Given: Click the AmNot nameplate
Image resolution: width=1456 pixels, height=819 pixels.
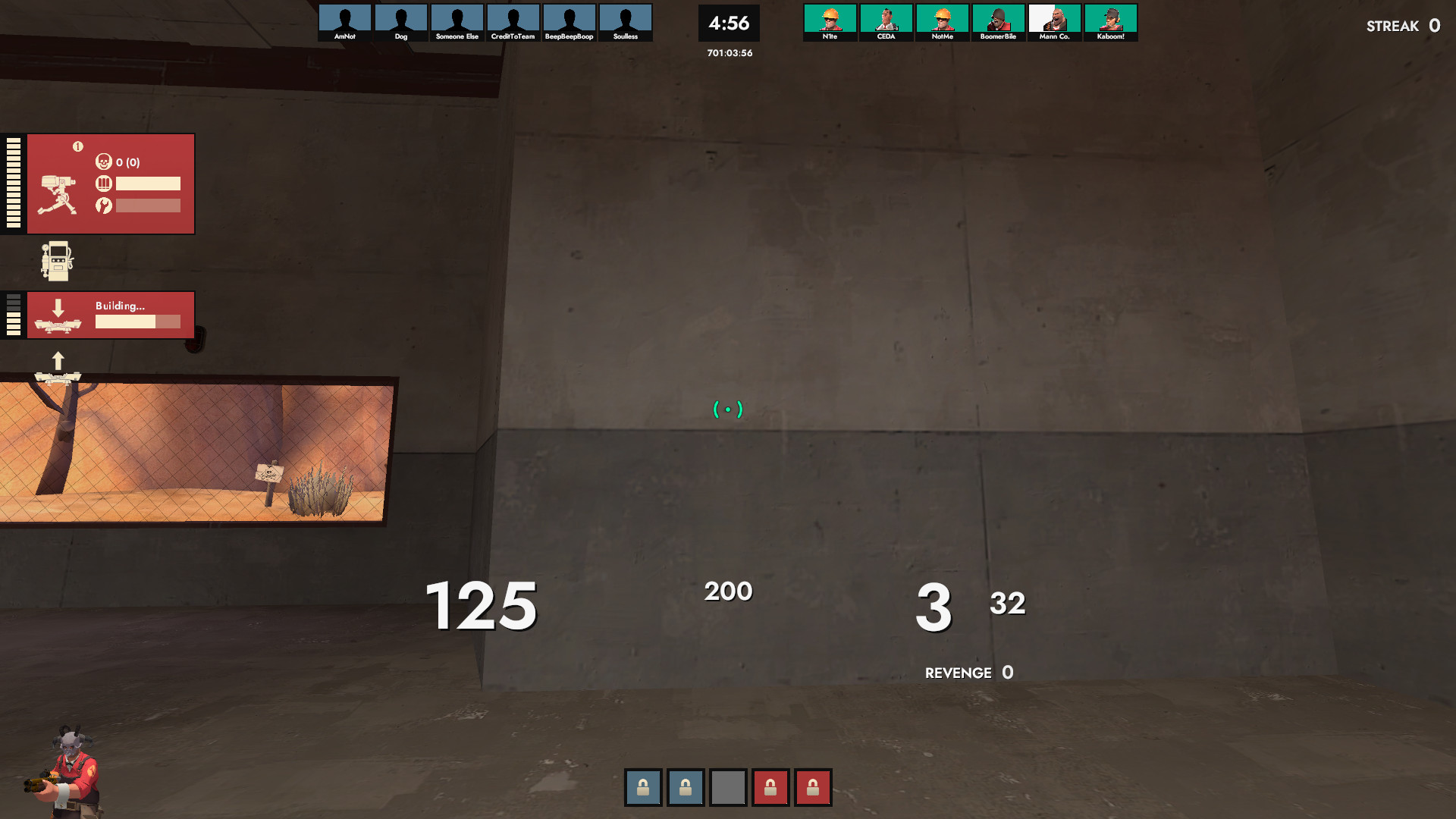Looking at the screenshot, I should (x=345, y=35).
